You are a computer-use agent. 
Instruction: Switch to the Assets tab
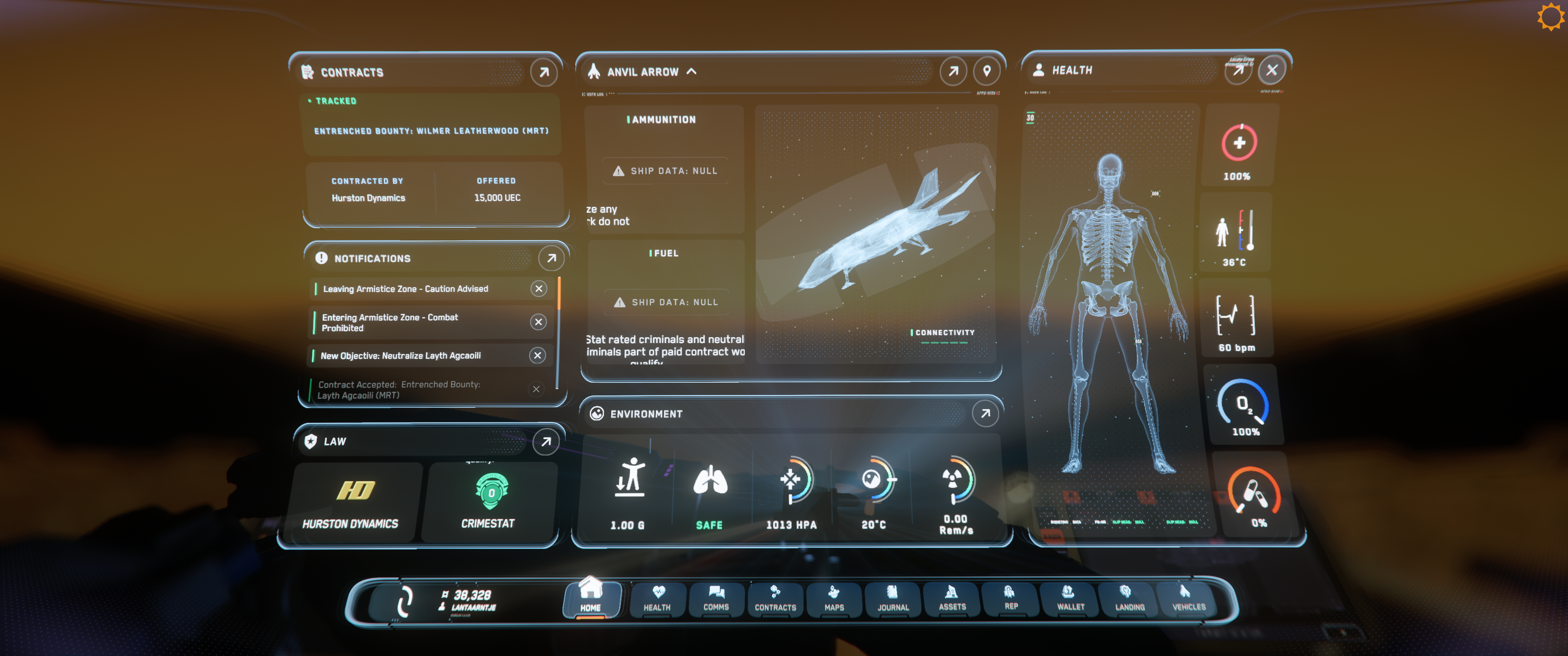(x=952, y=599)
